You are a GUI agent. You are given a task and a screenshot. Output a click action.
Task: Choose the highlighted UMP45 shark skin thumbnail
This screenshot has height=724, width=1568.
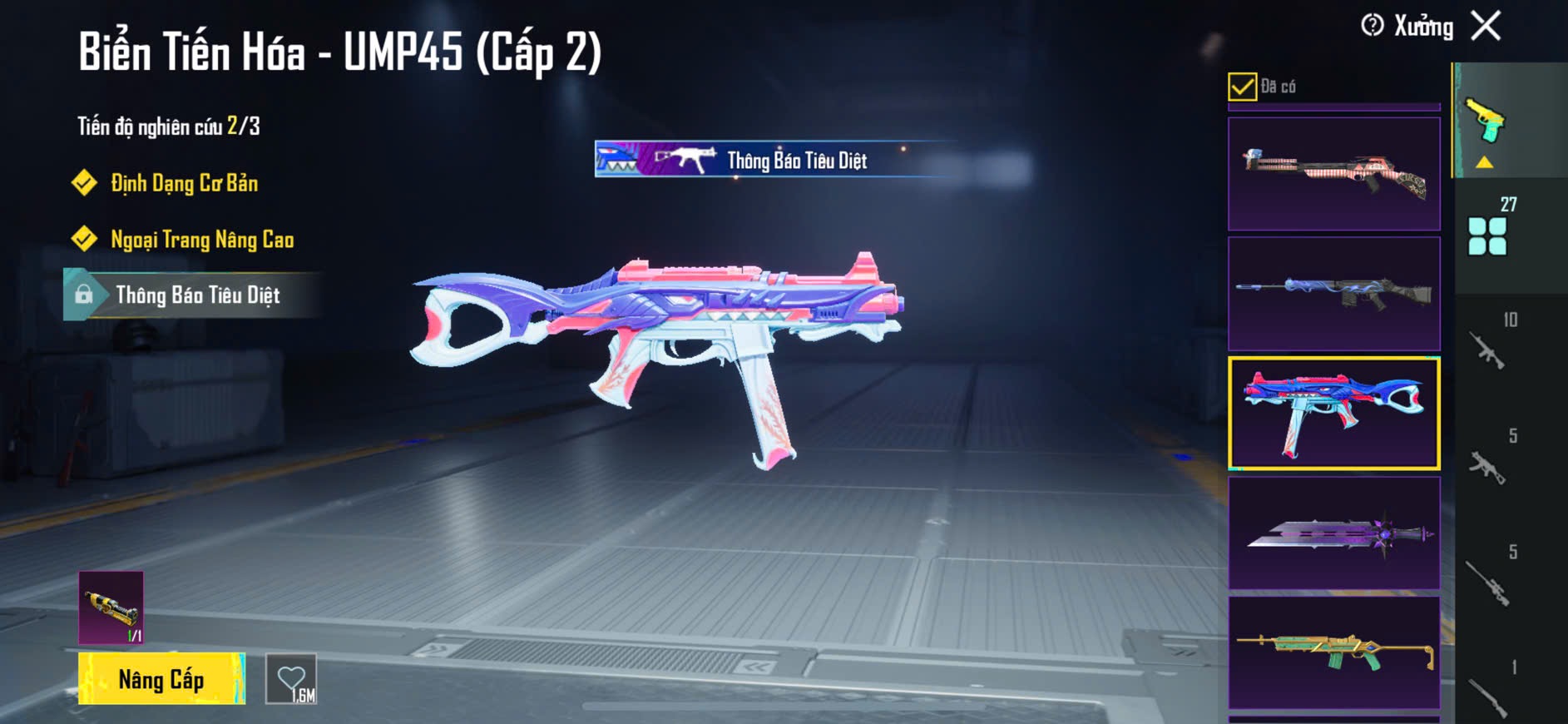(x=1333, y=414)
